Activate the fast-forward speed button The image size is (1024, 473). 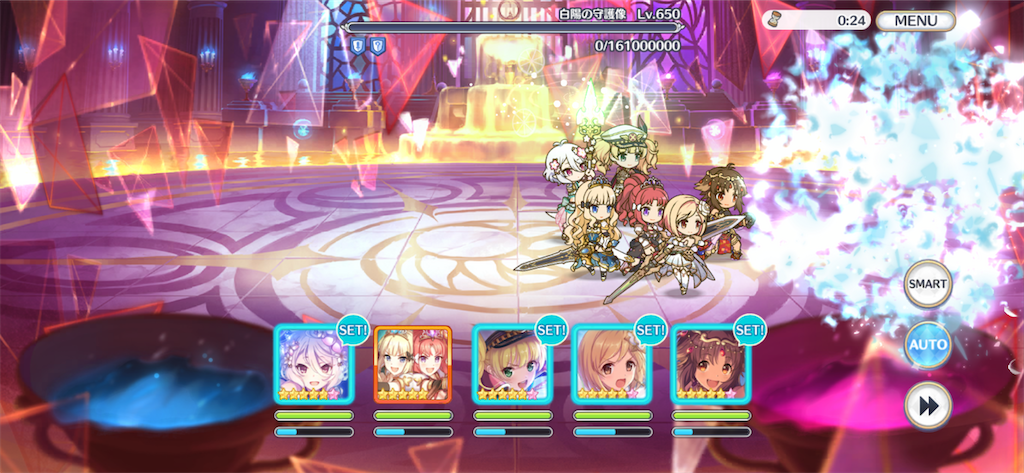click(927, 405)
